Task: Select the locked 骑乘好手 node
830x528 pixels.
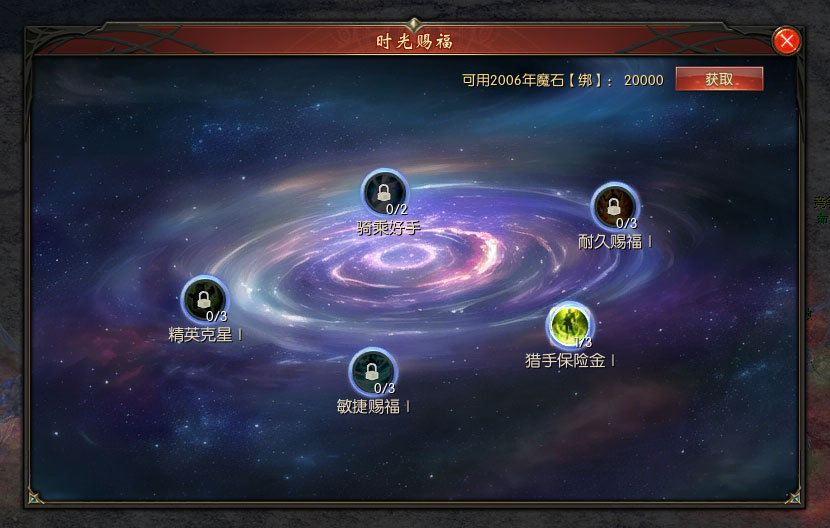Action: (x=384, y=192)
